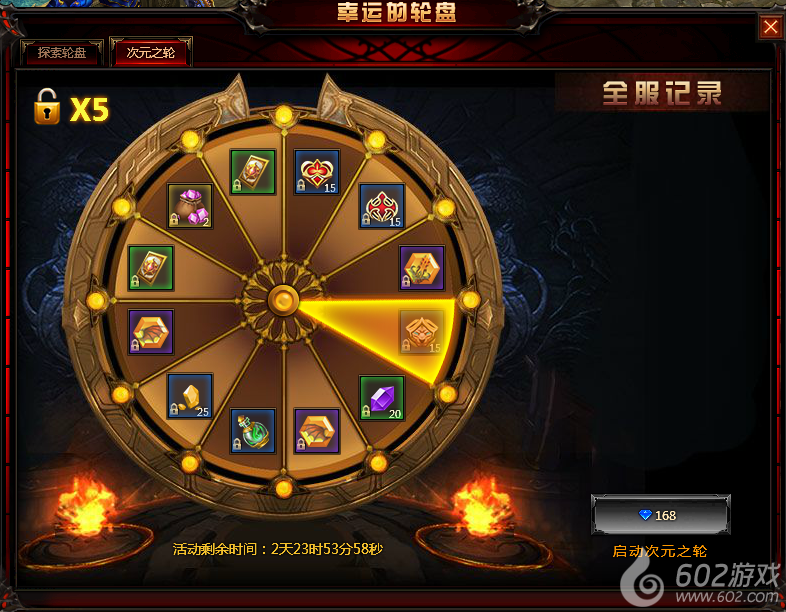Close the lucky wheel window
This screenshot has height=612, width=786.
[771, 27]
